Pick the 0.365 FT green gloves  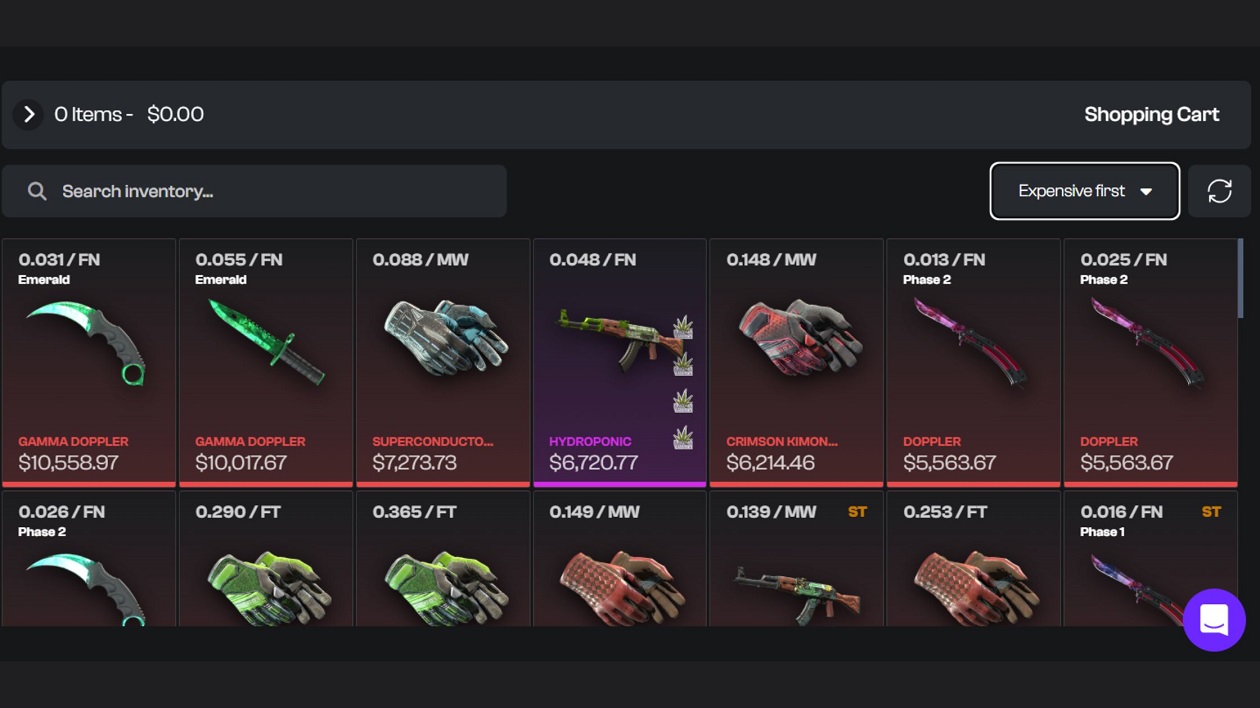click(x=443, y=565)
